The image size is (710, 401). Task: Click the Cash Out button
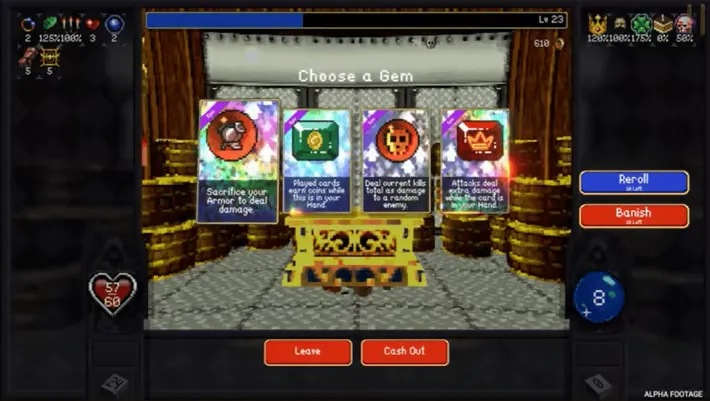[x=404, y=352]
